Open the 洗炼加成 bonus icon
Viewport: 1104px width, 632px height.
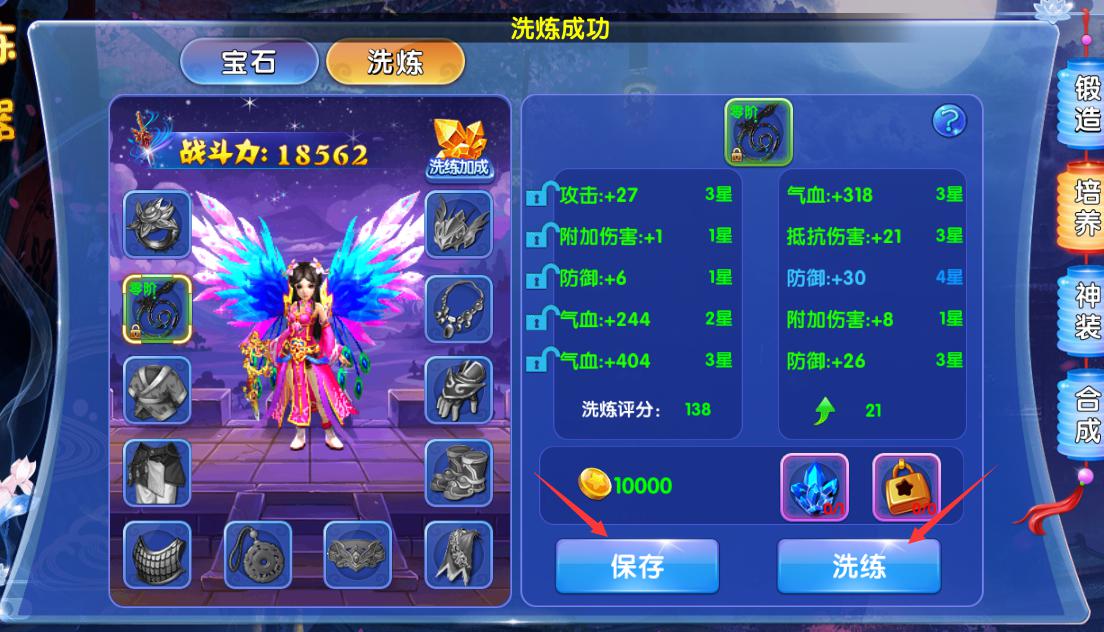tap(459, 149)
